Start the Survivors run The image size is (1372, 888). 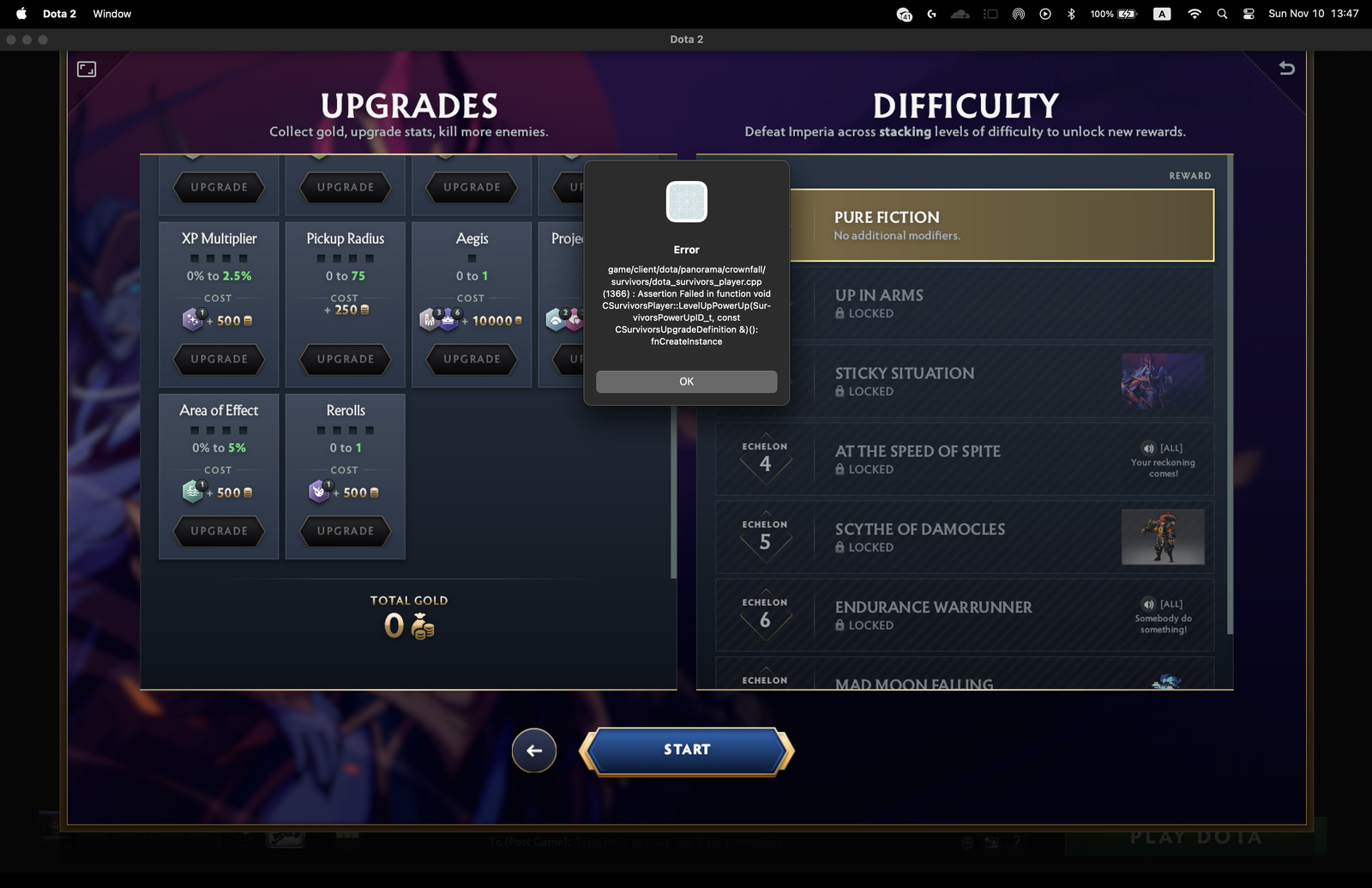tap(686, 750)
